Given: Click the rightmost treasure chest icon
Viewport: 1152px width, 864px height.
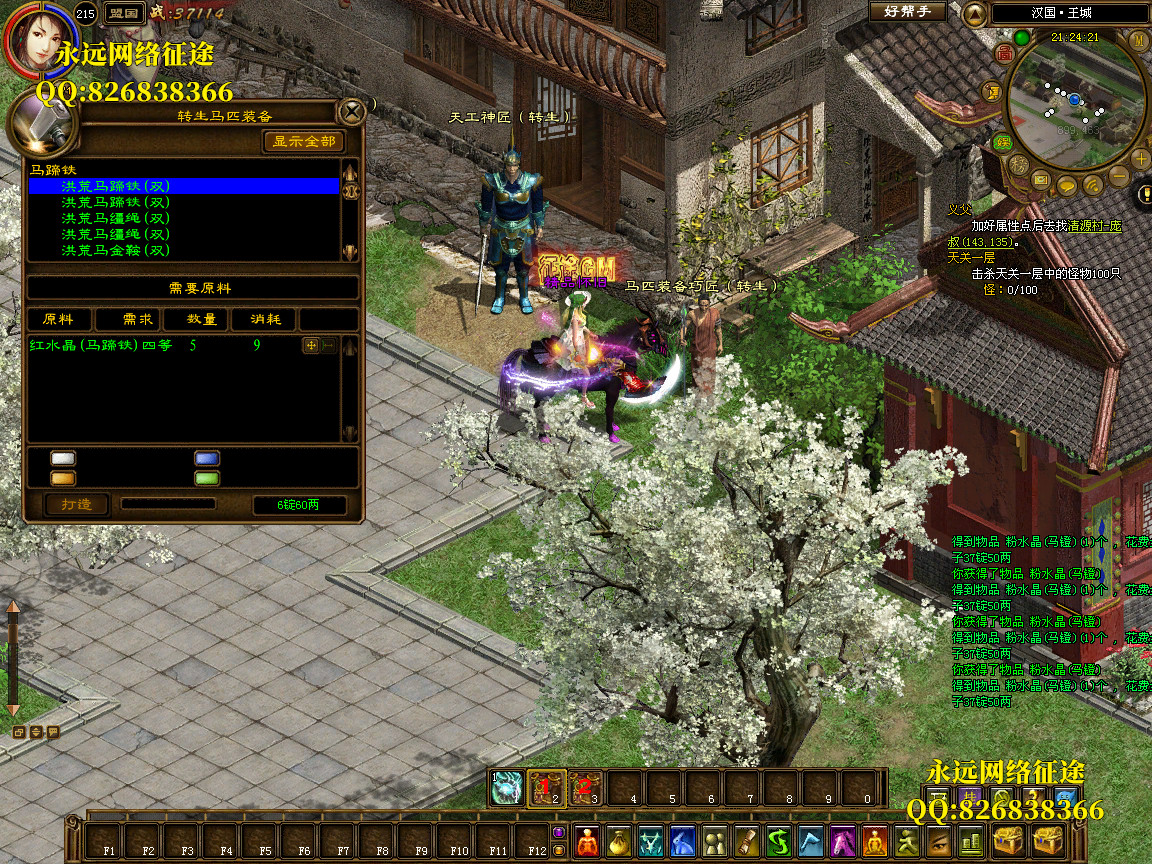Looking at the screenshot, I should (1048, 840).
